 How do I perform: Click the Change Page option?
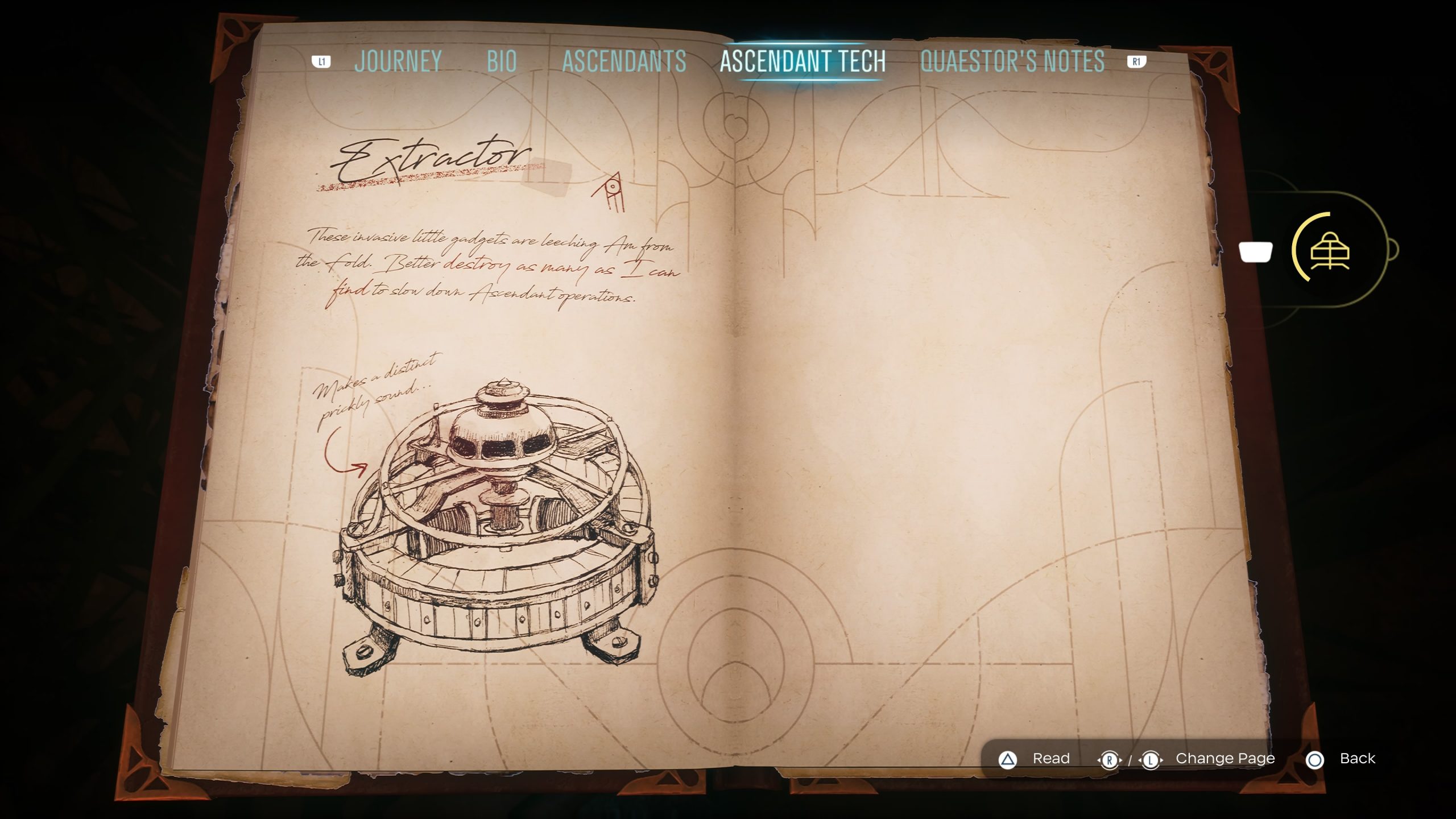click(x=1225, y=759)
